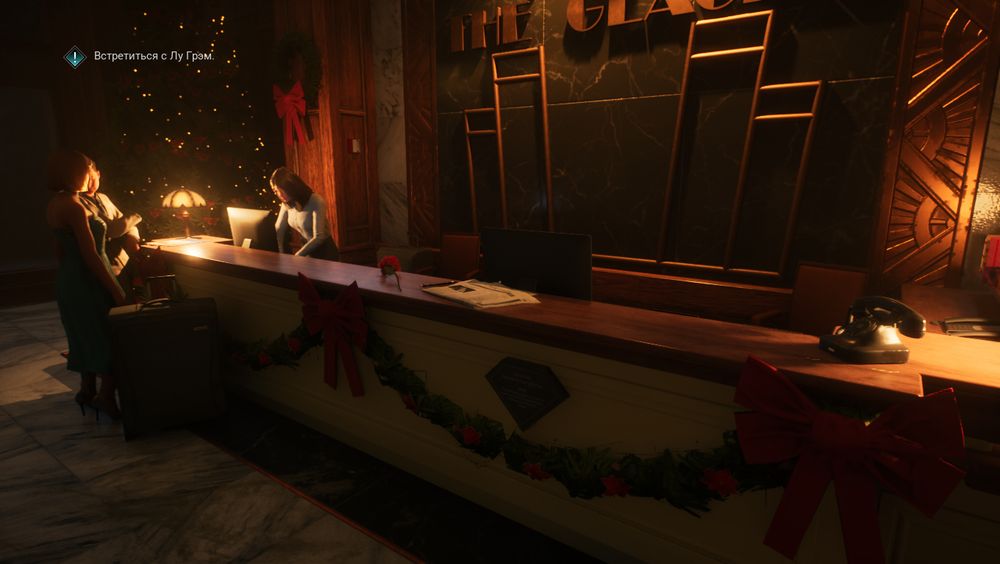Click the diamond objective marker icon

75,57
